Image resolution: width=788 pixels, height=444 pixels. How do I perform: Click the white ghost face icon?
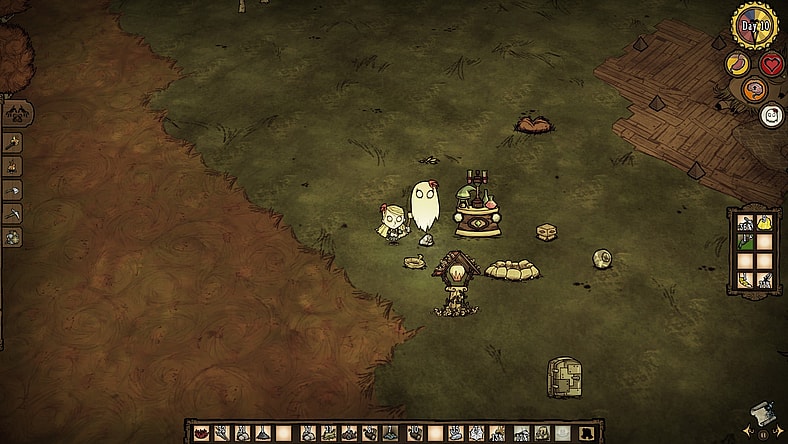pos(772,115)
